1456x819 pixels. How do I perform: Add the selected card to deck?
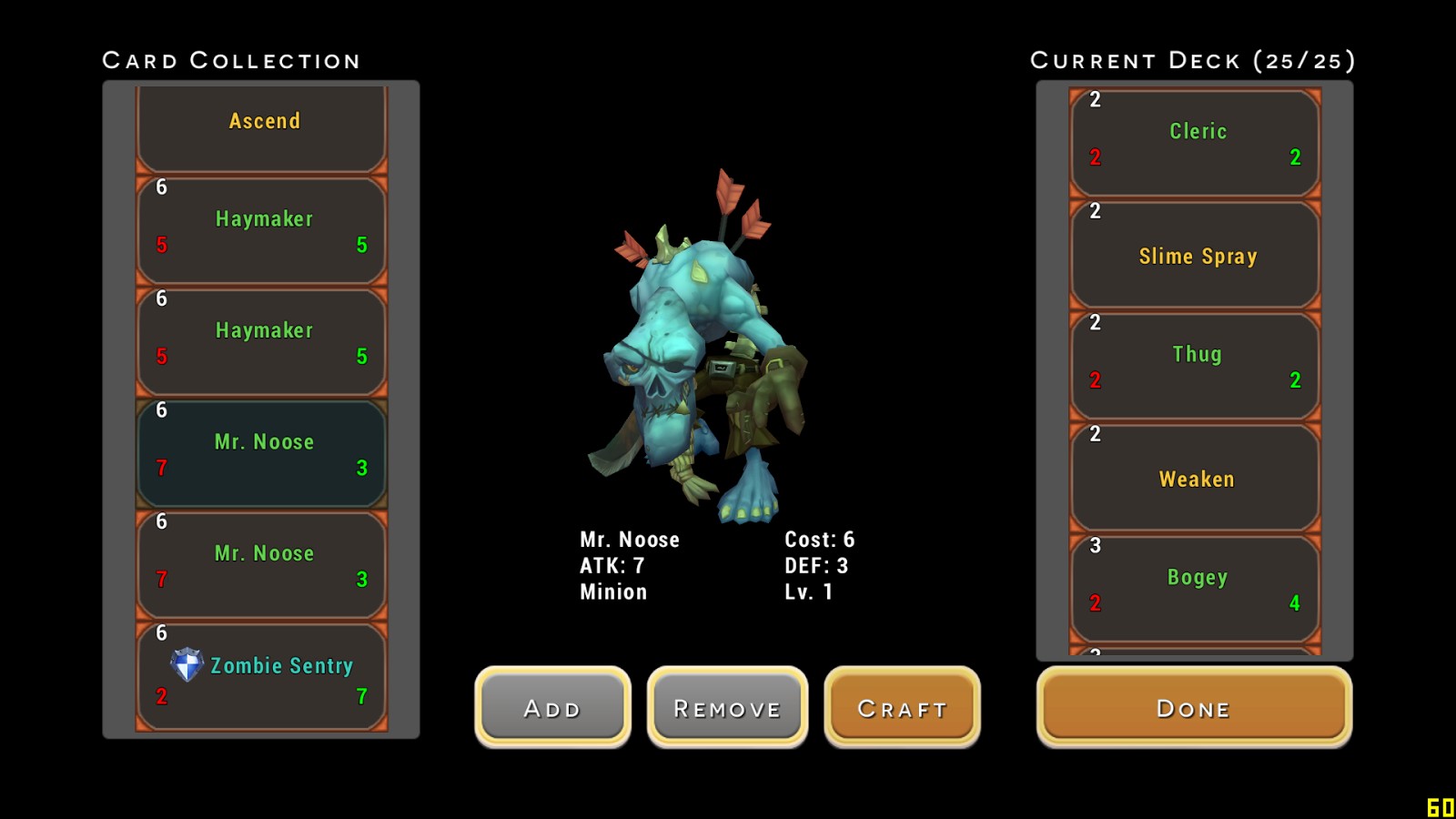pyautogui.click(x=552, y=708)
